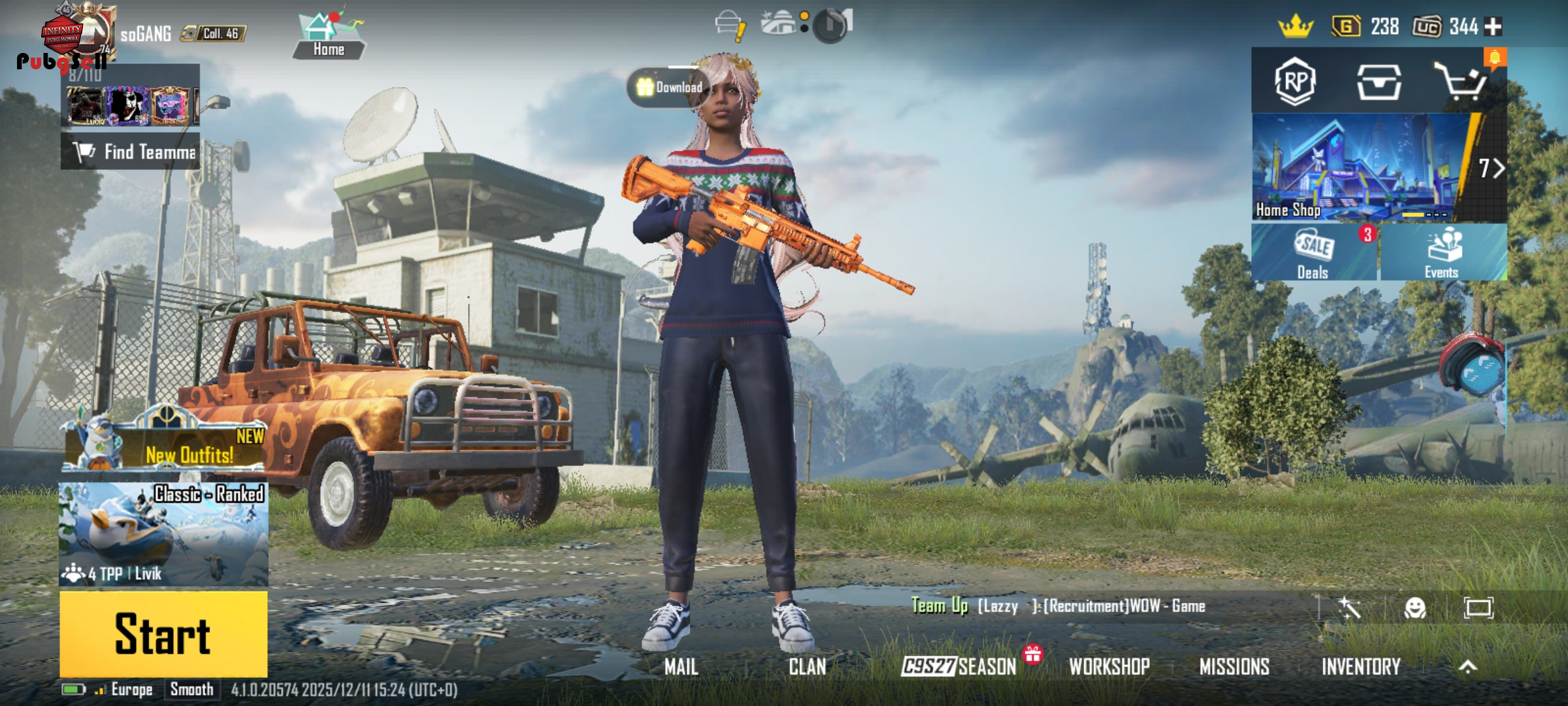
Task: Go to the Home tab
Action: pyautogui.click(x=329, y=36)
